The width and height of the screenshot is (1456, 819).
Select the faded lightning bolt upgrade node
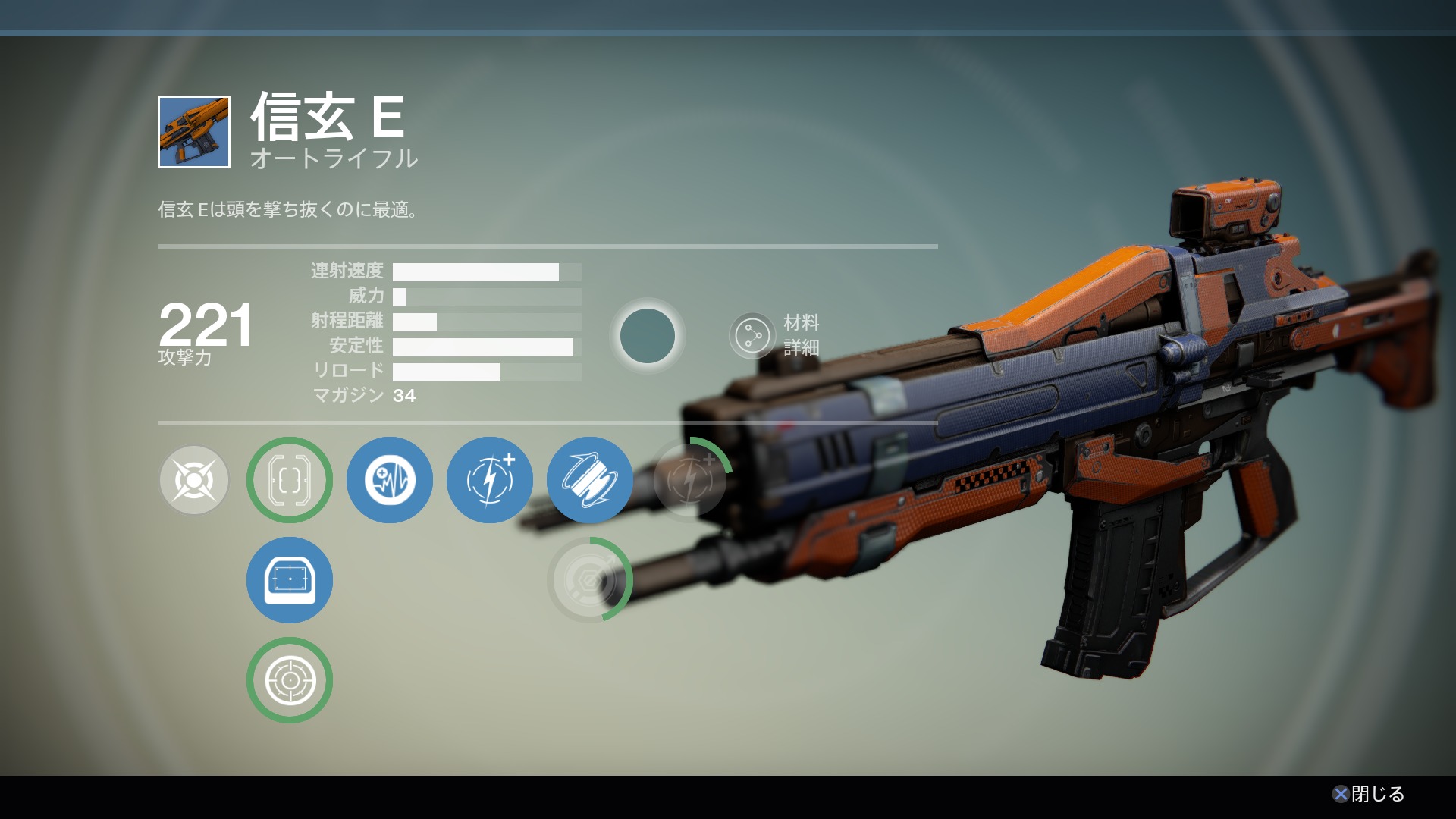coord(690,480)
